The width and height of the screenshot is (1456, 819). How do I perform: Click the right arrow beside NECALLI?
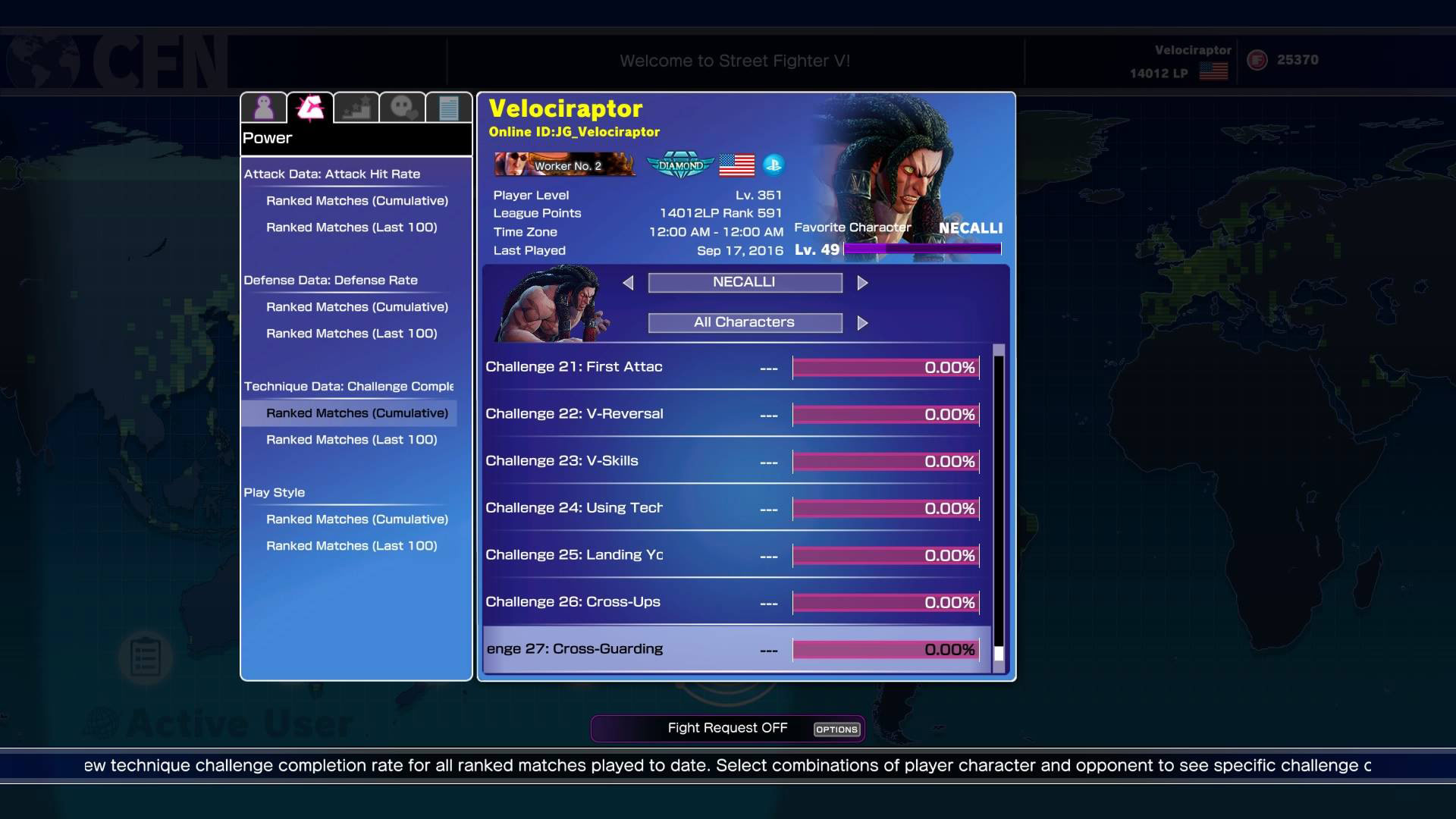[863, 282]
